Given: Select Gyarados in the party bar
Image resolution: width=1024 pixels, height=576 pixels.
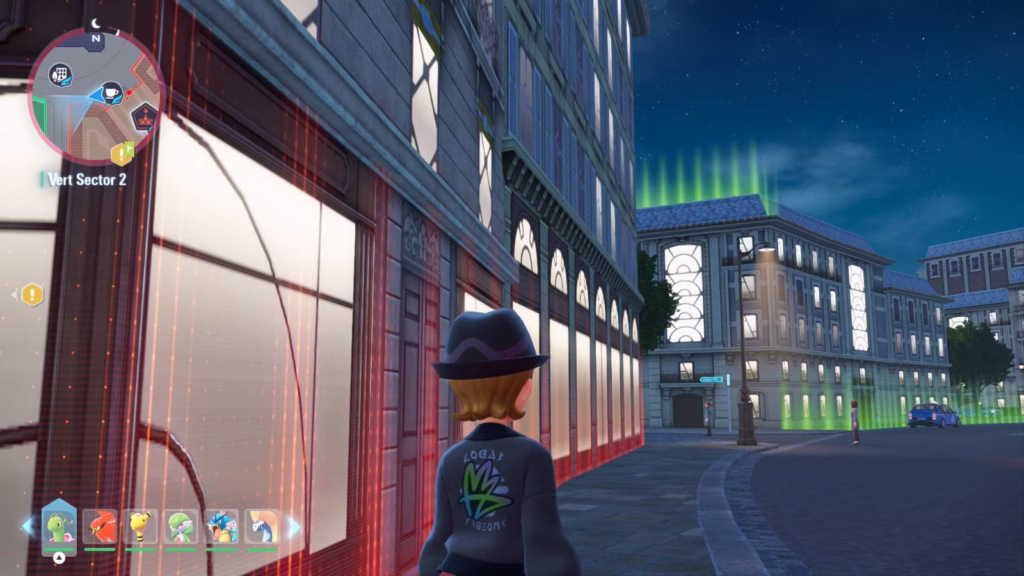Looking at the screenshot, I should 222,526.
